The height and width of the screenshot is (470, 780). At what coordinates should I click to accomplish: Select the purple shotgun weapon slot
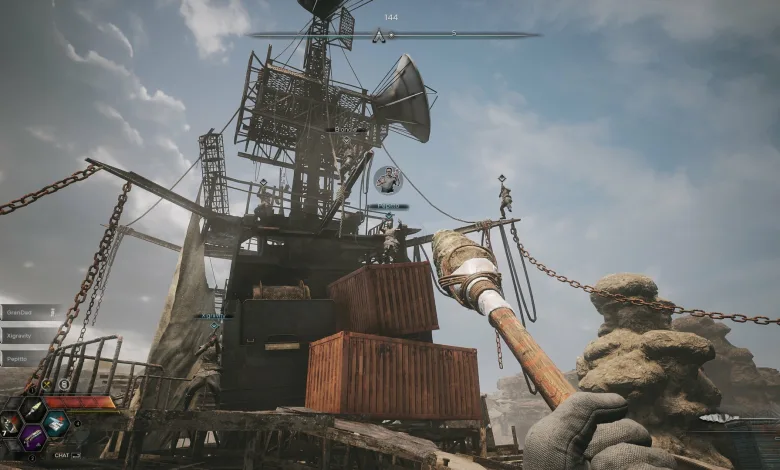(x=33, y=437)
